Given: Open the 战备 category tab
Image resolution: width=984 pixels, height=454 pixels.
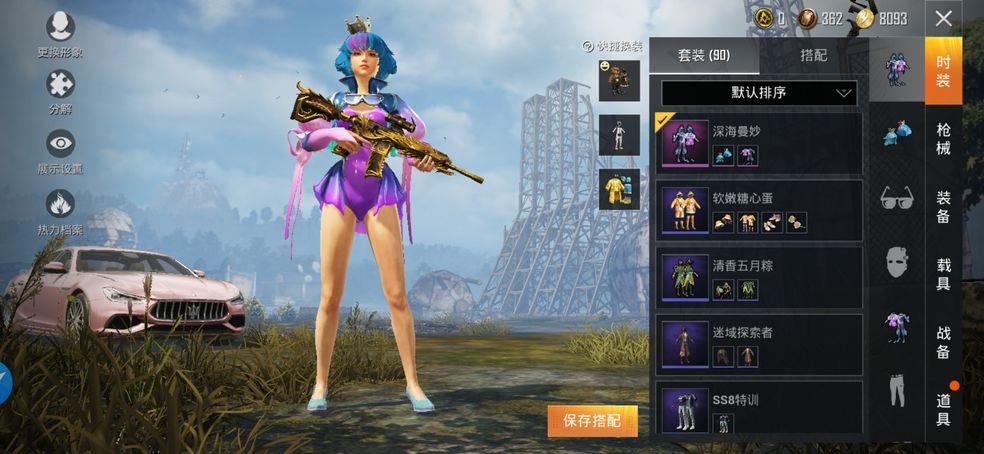Looking at the screenshot, I should pyautogui.click(x=943, y=341).
